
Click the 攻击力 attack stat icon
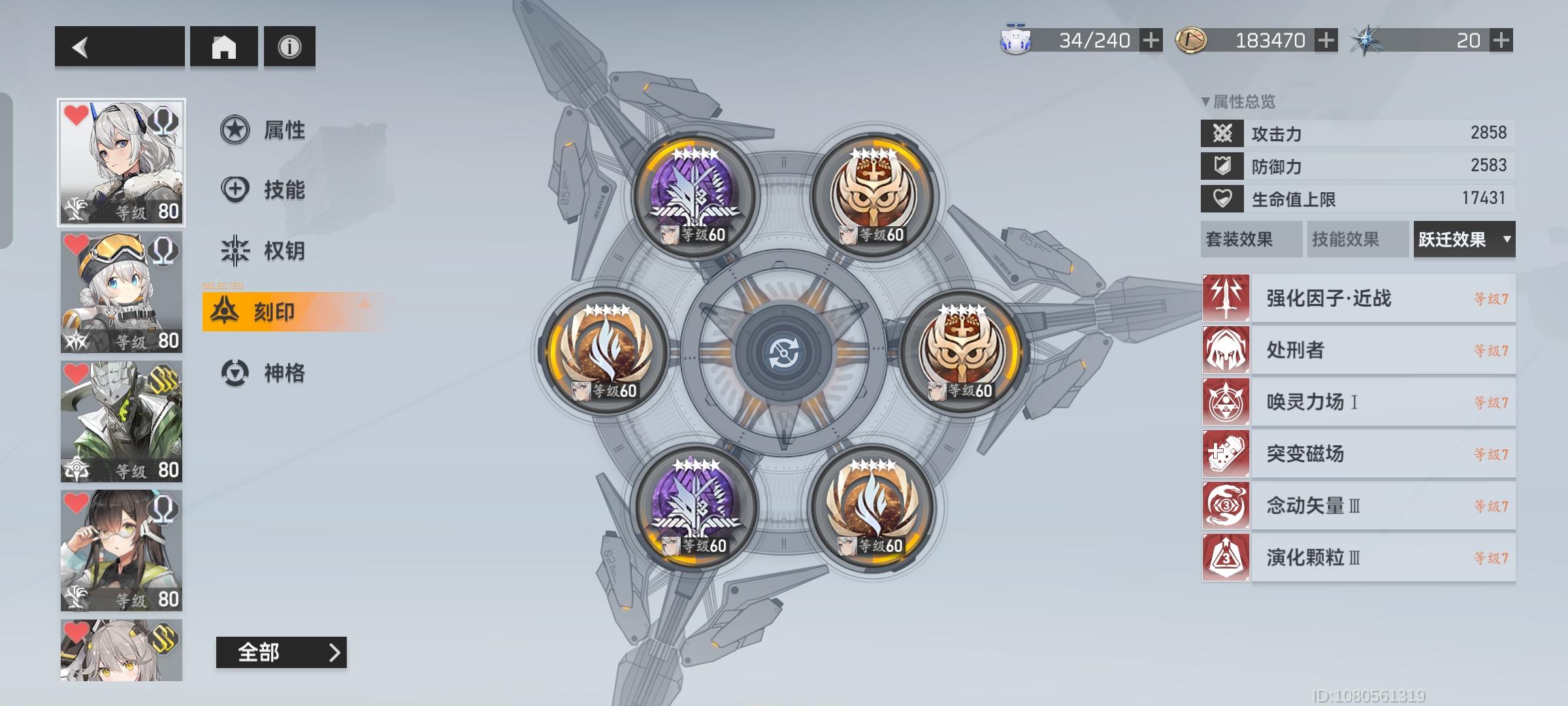click(x=1222, y=133)
